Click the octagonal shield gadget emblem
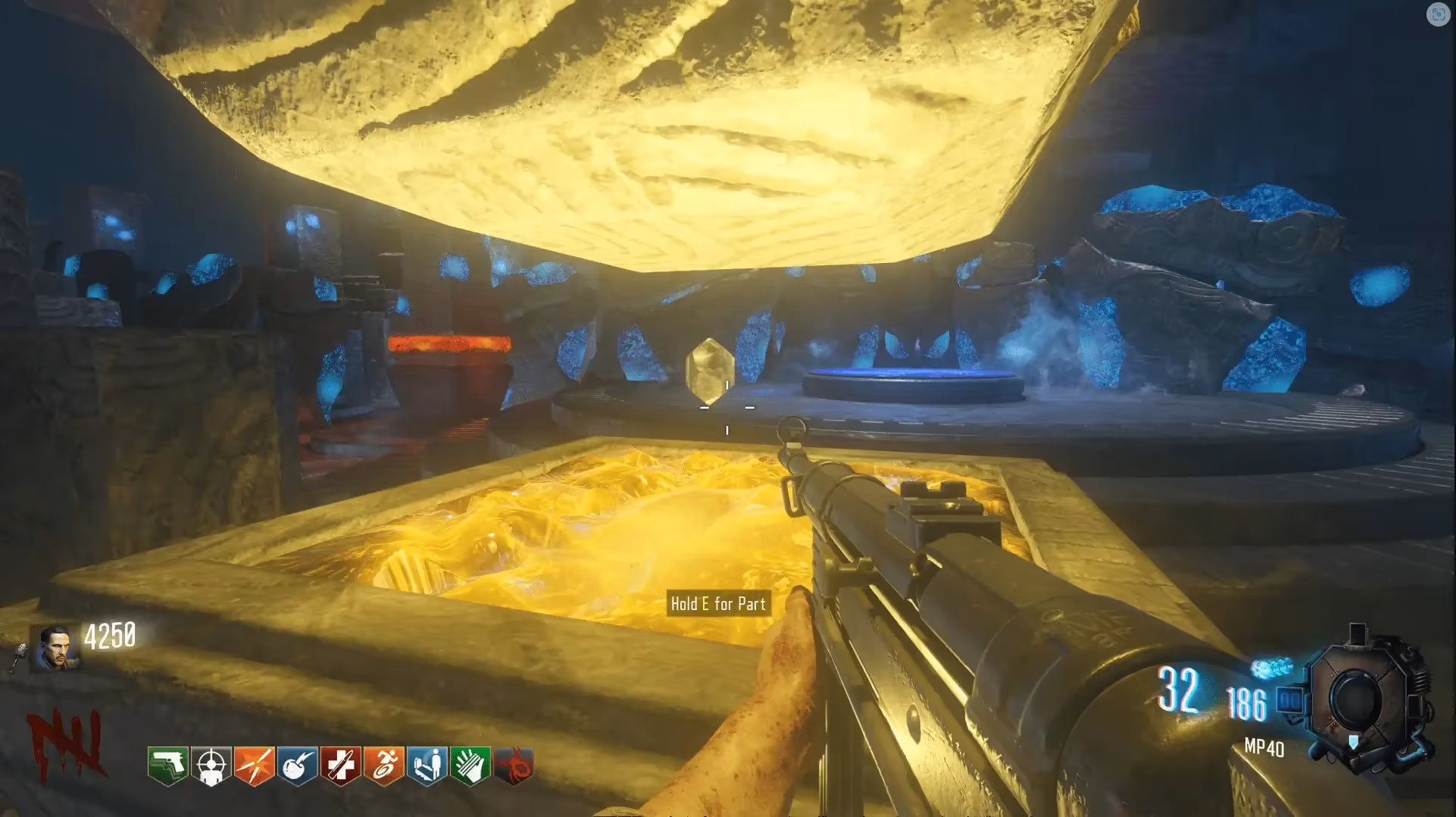The image size is (1456, 817). [1361, 697]
